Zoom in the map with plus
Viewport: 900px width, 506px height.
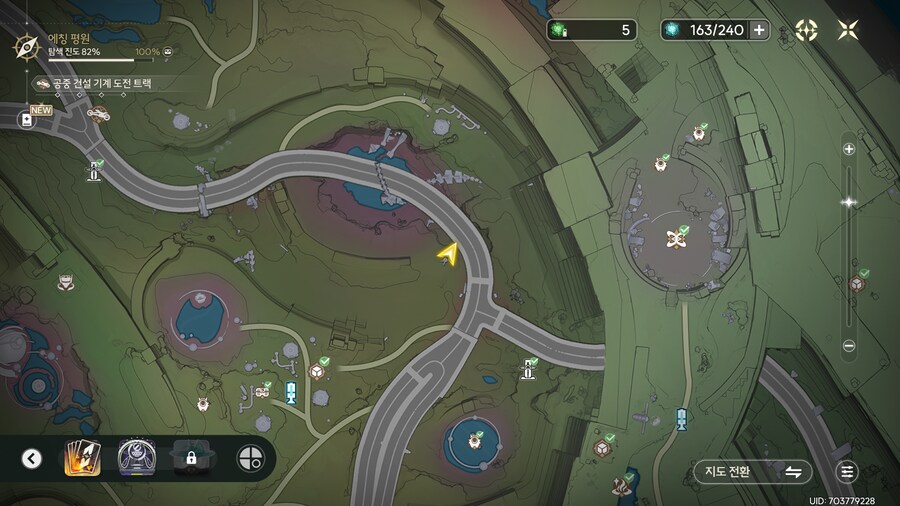point(849,149)
